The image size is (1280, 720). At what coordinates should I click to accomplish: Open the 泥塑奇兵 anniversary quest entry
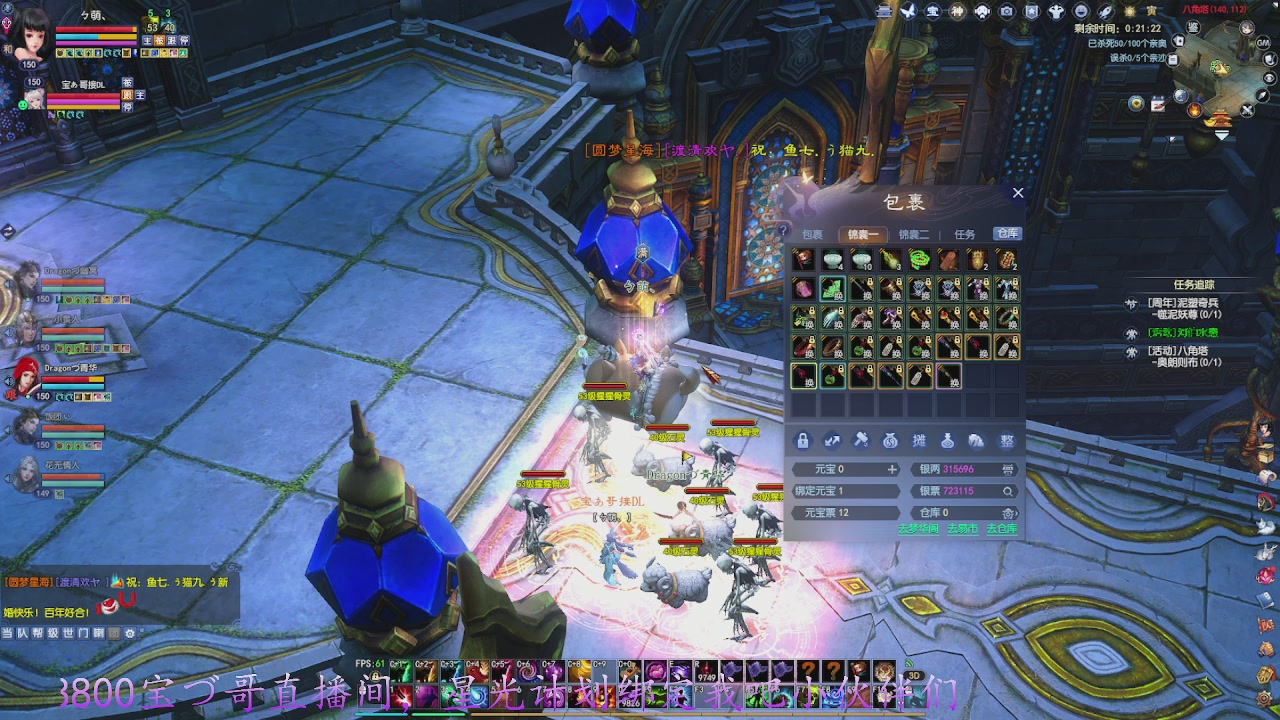1184,303
